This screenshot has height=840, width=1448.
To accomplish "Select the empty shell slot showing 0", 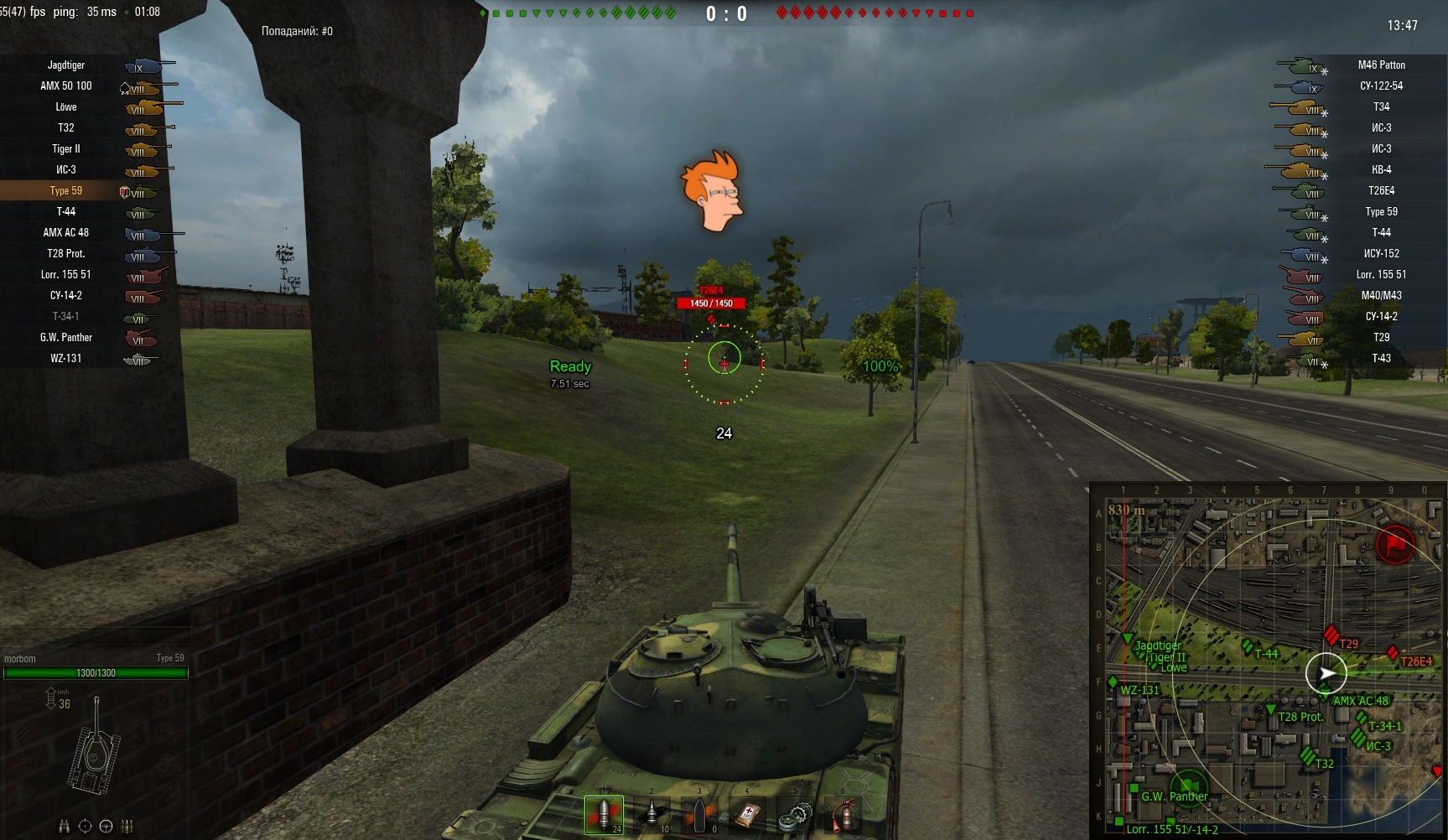I will 700,815.
